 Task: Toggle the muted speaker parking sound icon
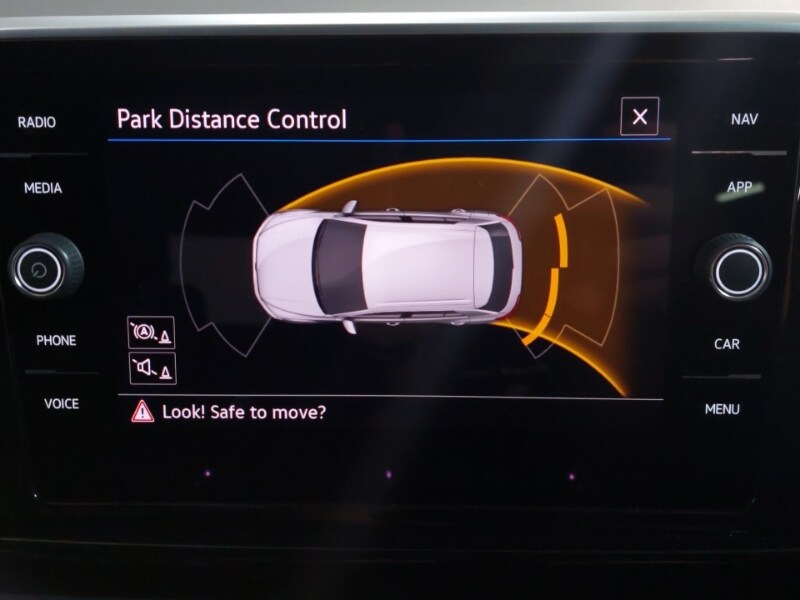coord(151,368)
